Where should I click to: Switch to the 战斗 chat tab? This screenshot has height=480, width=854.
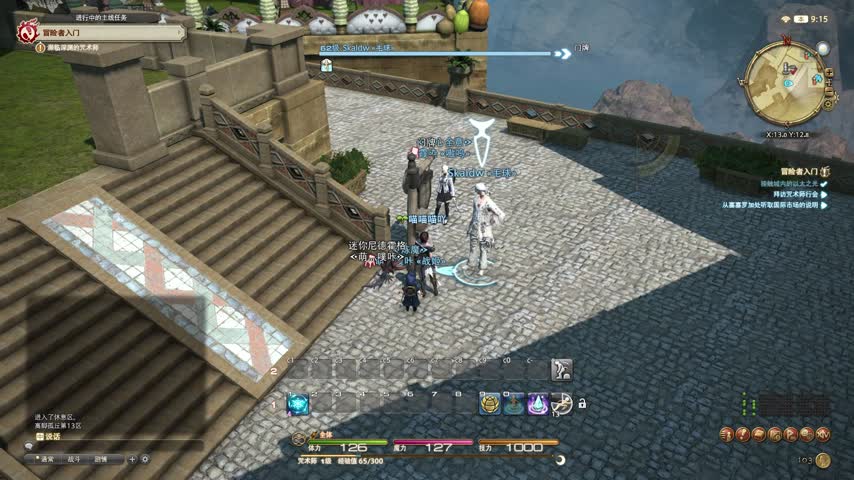74,459
